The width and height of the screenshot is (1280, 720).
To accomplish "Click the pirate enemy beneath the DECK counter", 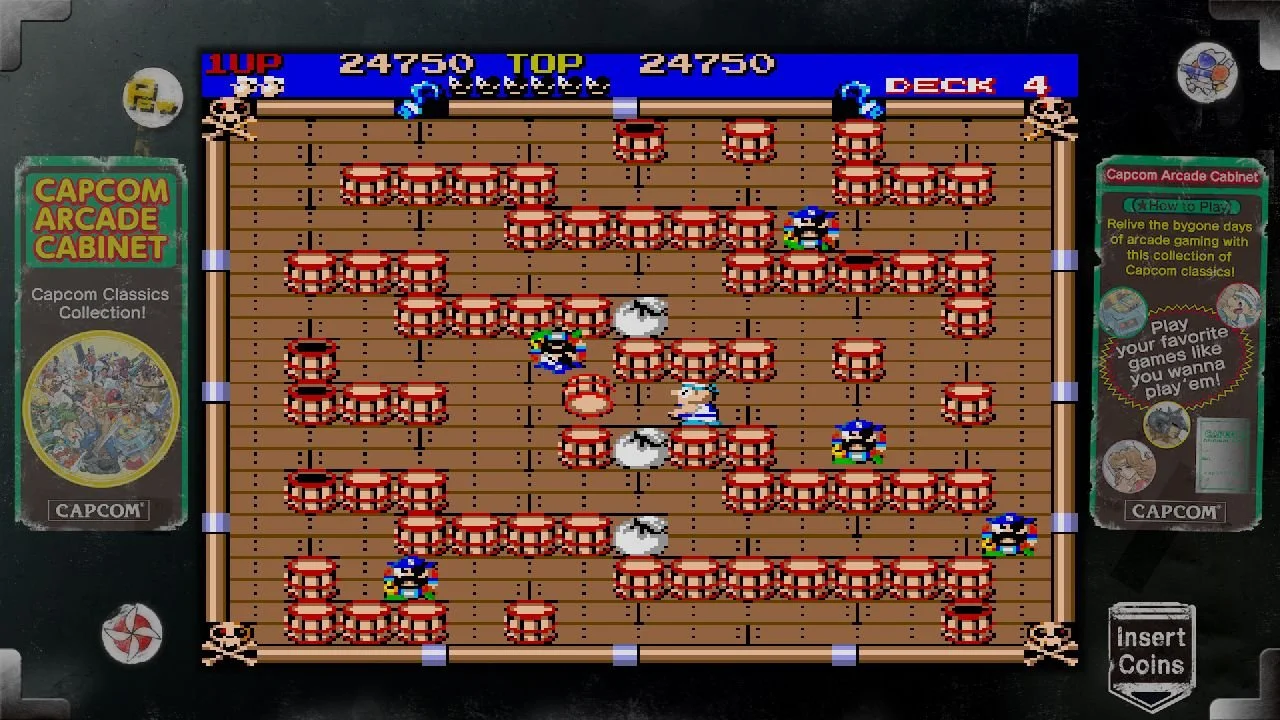I will tap(810, 230).
